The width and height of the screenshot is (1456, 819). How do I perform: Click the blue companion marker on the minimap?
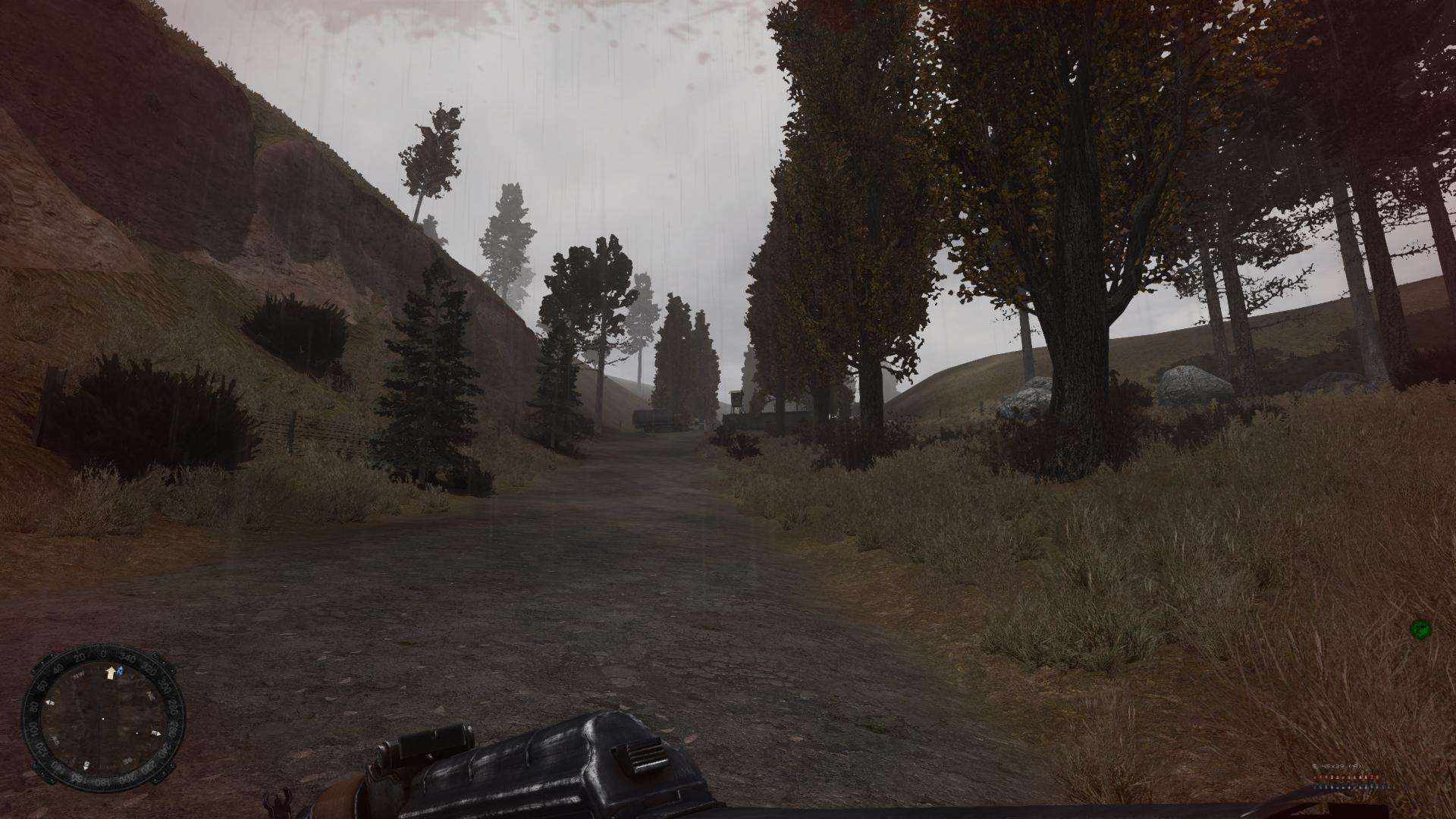(120, 671)
